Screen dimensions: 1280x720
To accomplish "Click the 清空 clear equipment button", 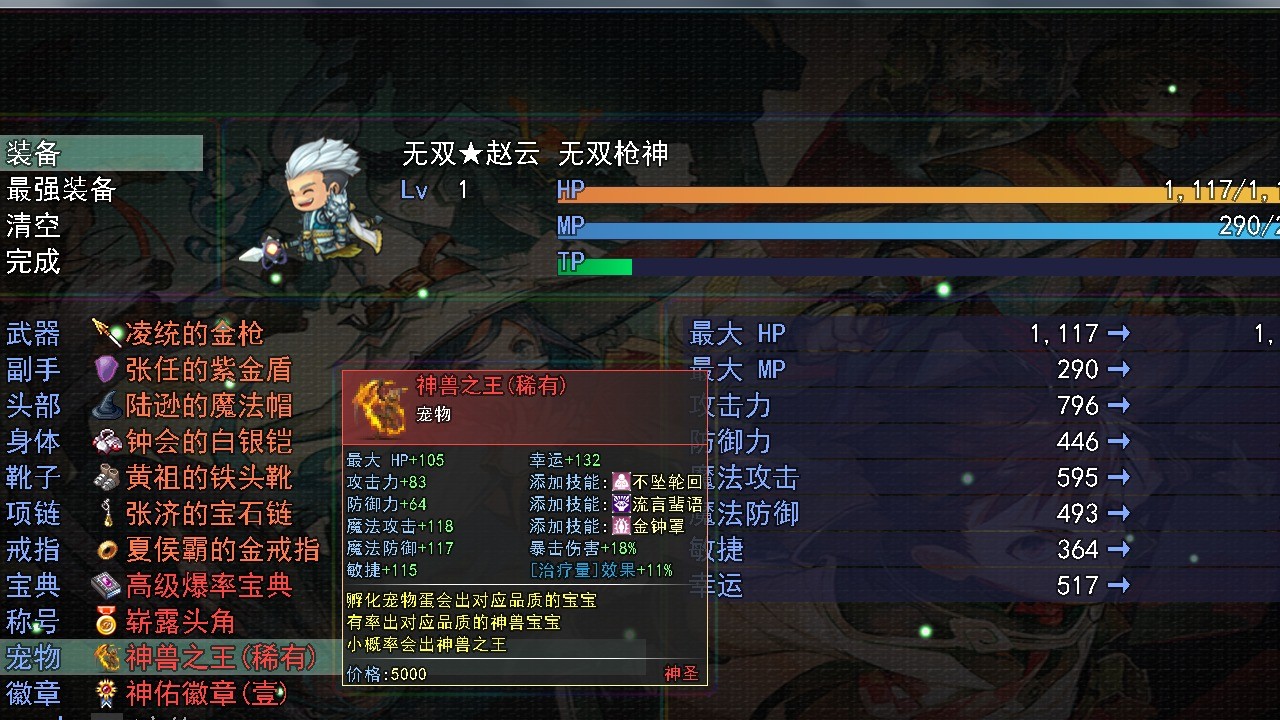I will click(30, 226).
